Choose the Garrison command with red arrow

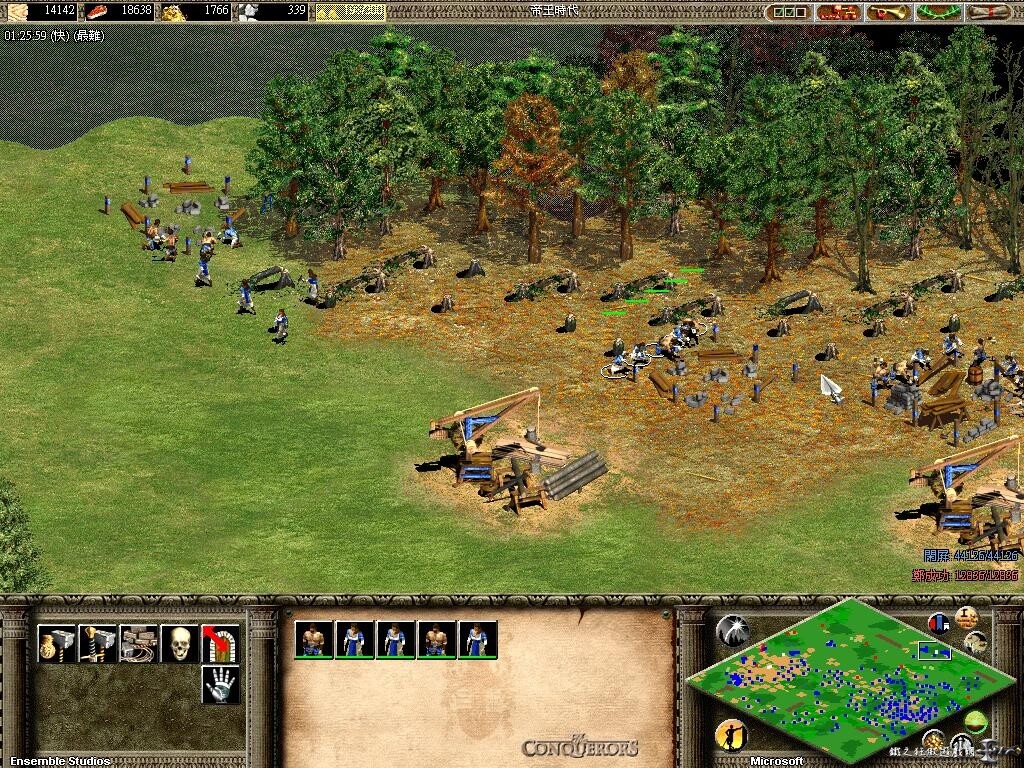(220, 643)
